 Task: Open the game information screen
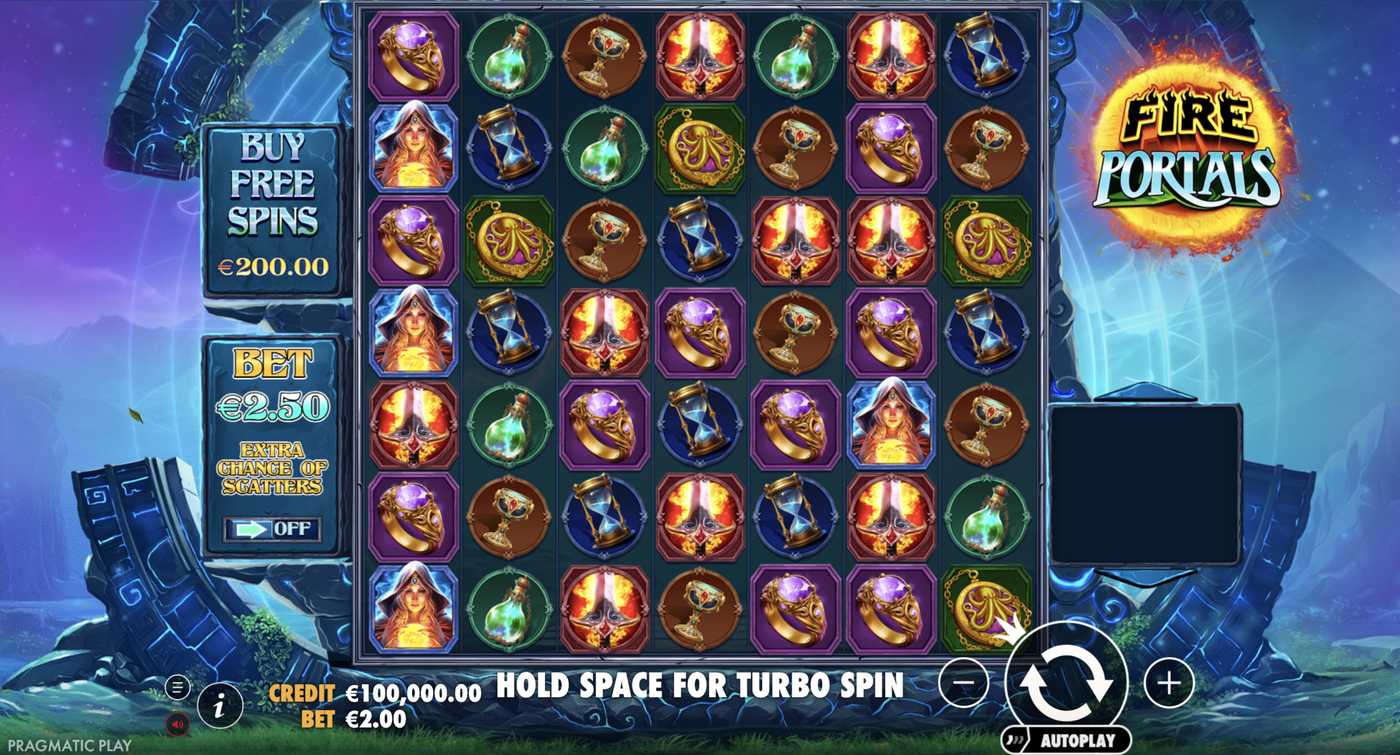[x=218, y=703]
